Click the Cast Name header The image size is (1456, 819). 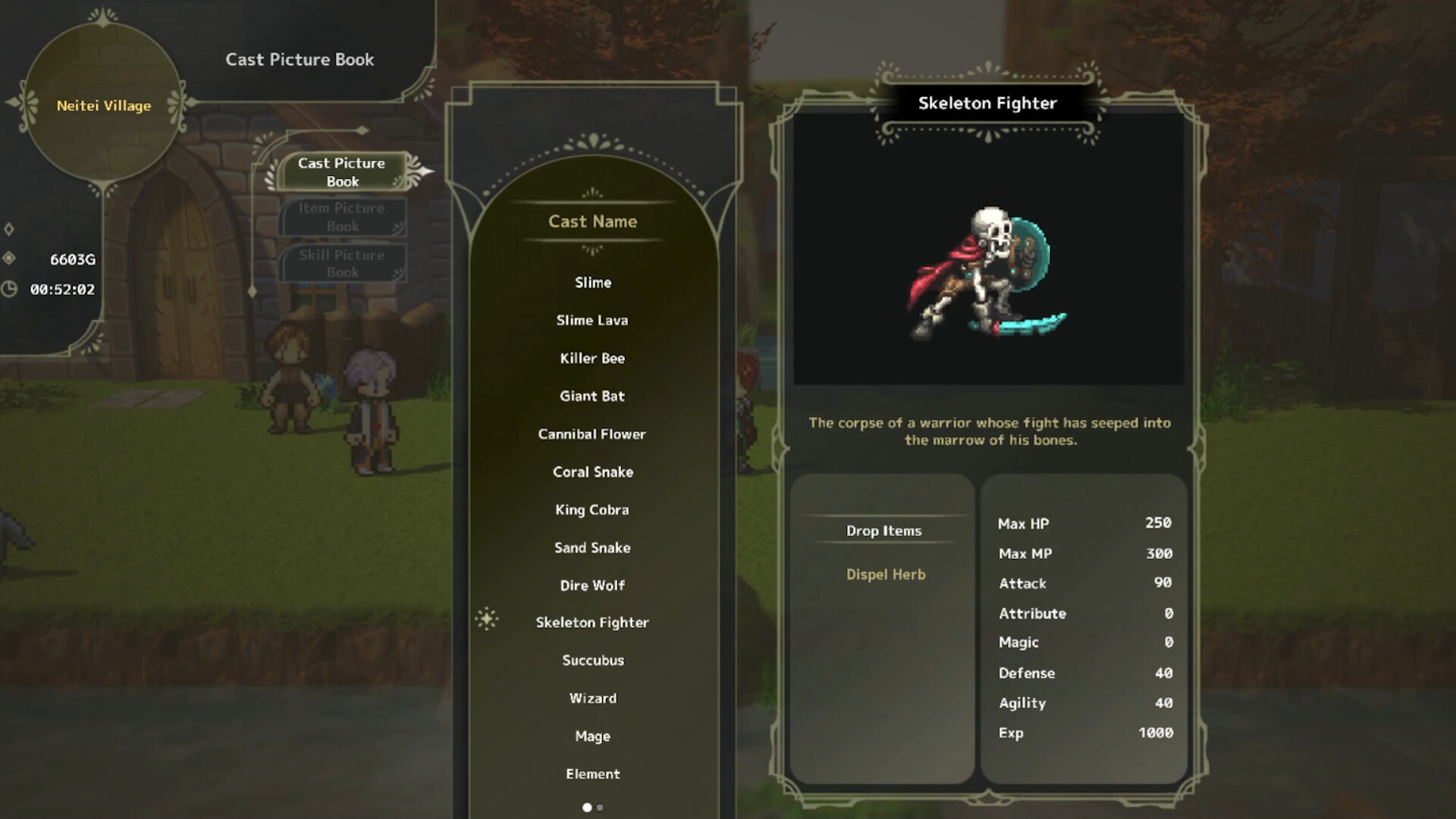592,221
